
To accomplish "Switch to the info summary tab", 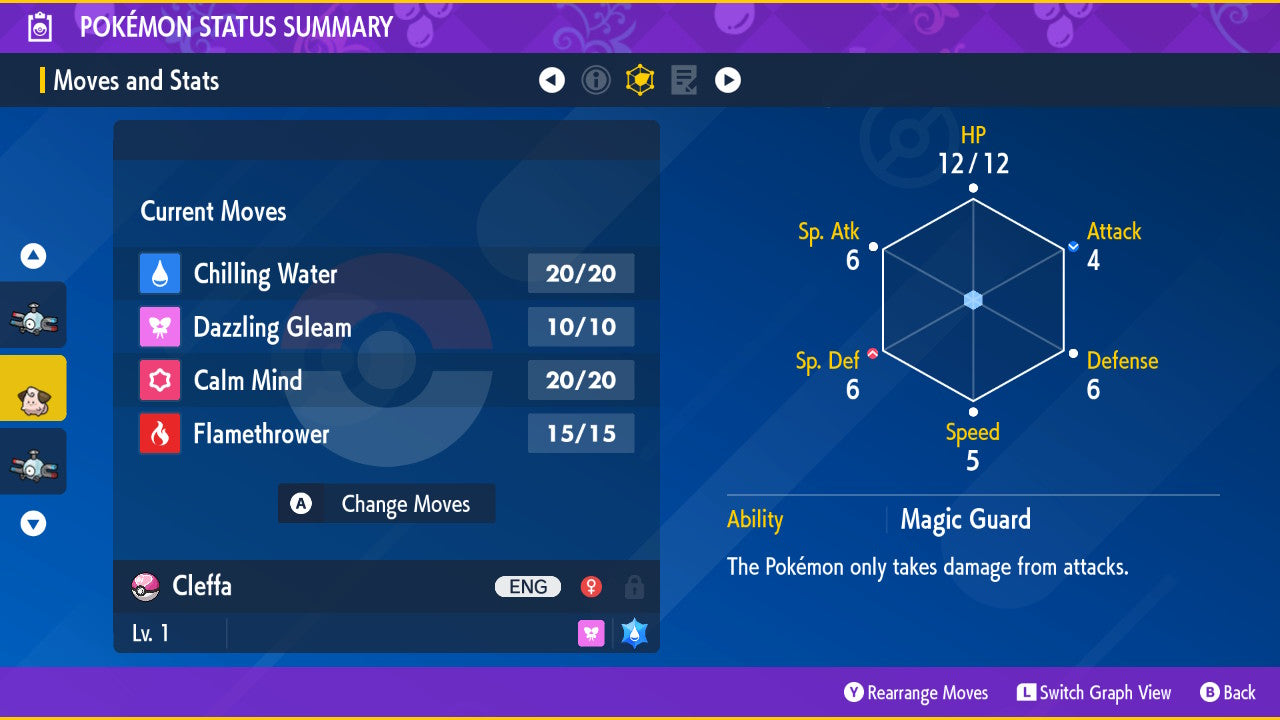I will 596,80.
